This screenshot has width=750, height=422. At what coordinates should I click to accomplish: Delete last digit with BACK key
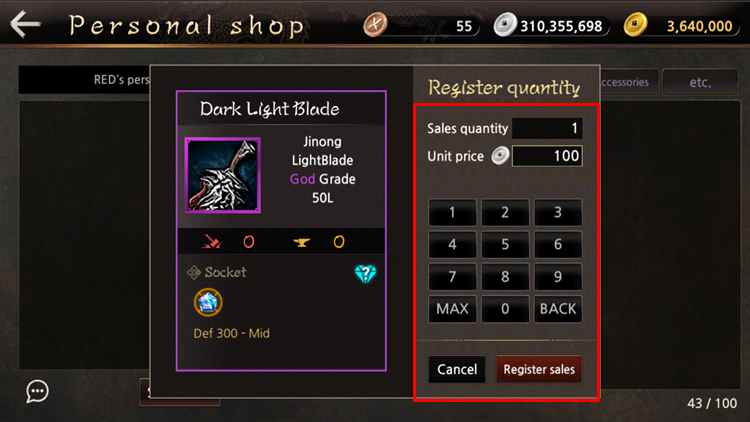pos(557,309)
